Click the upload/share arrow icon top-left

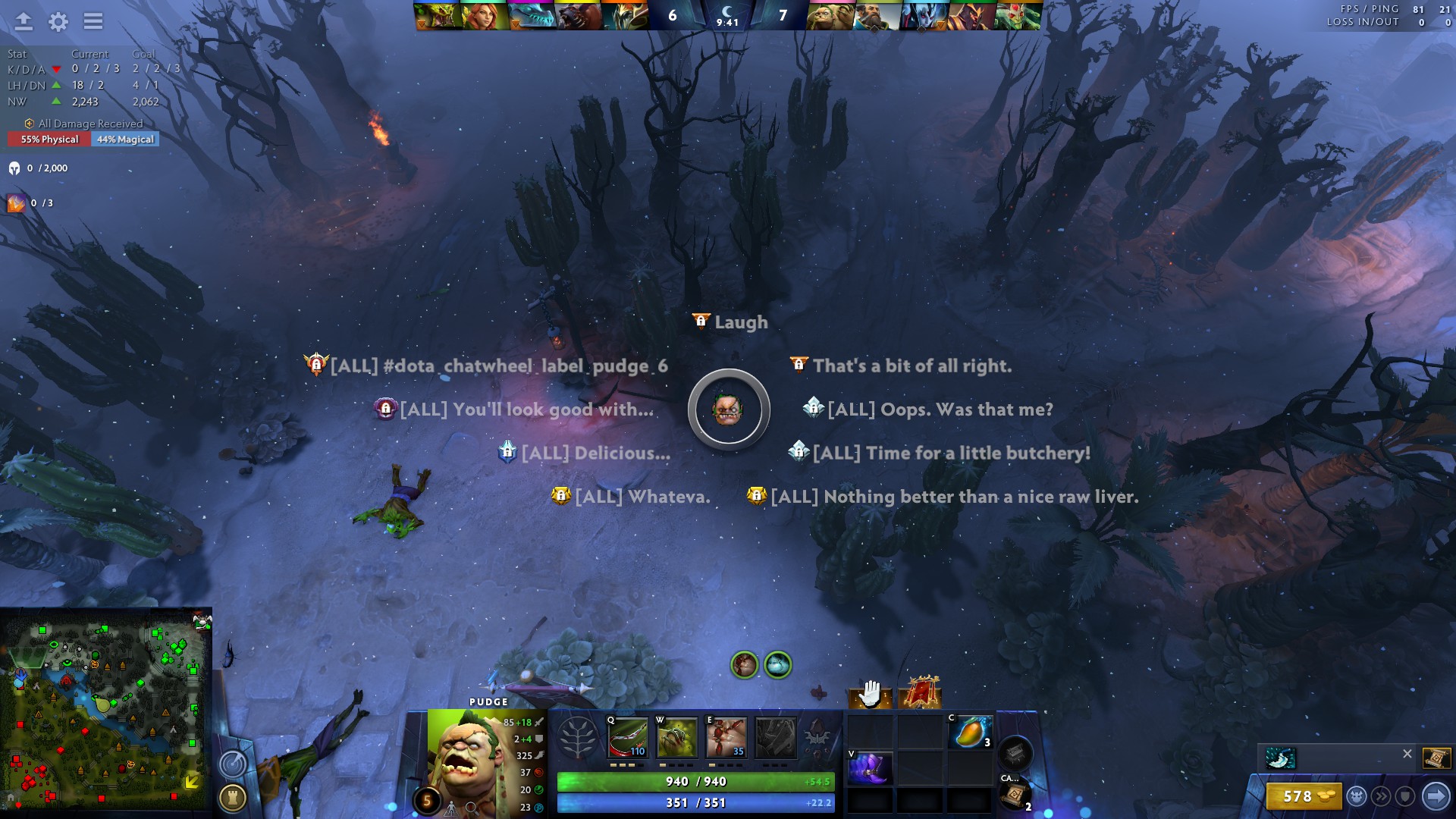23,22
